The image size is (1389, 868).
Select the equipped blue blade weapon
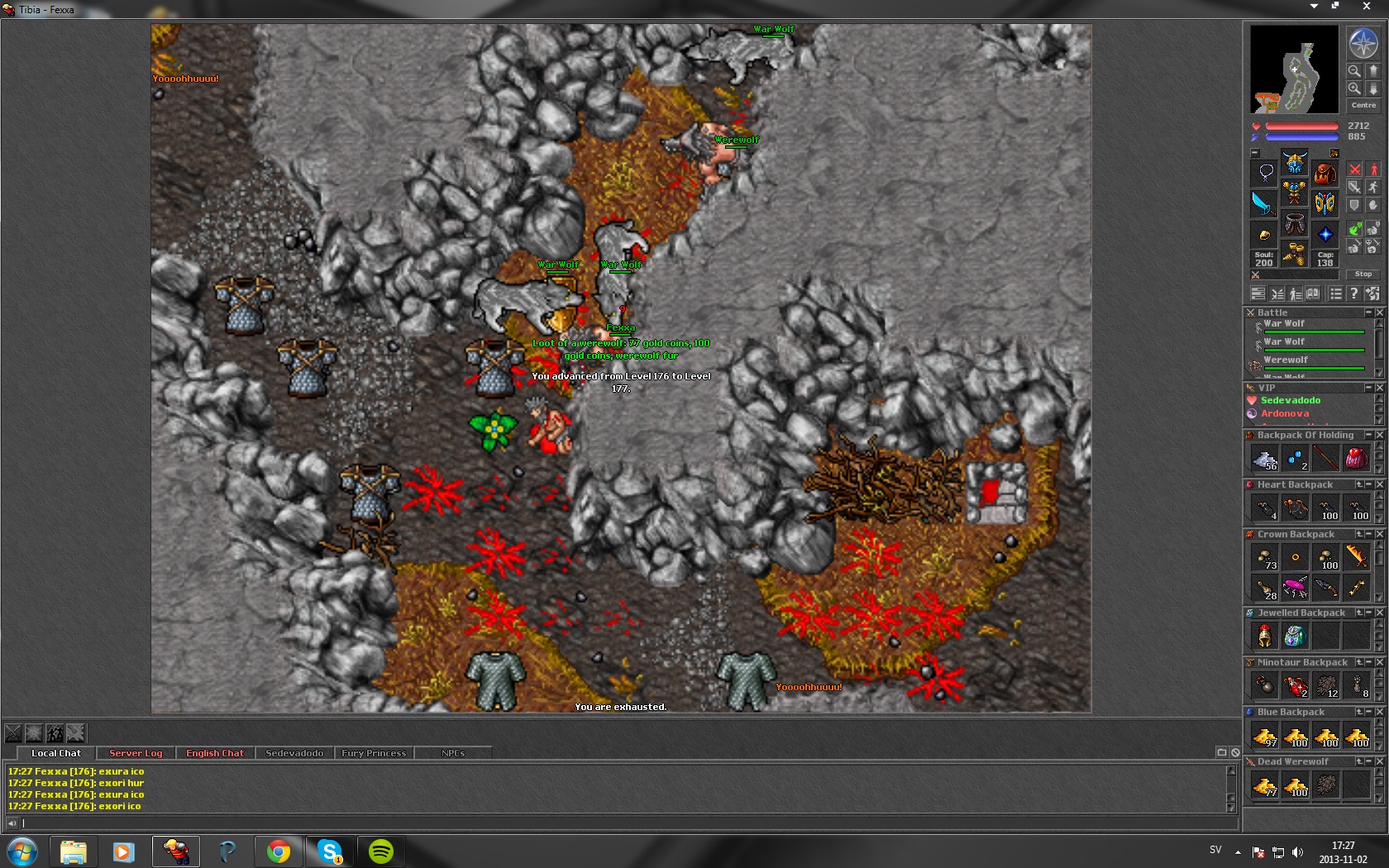(1263, 203)
